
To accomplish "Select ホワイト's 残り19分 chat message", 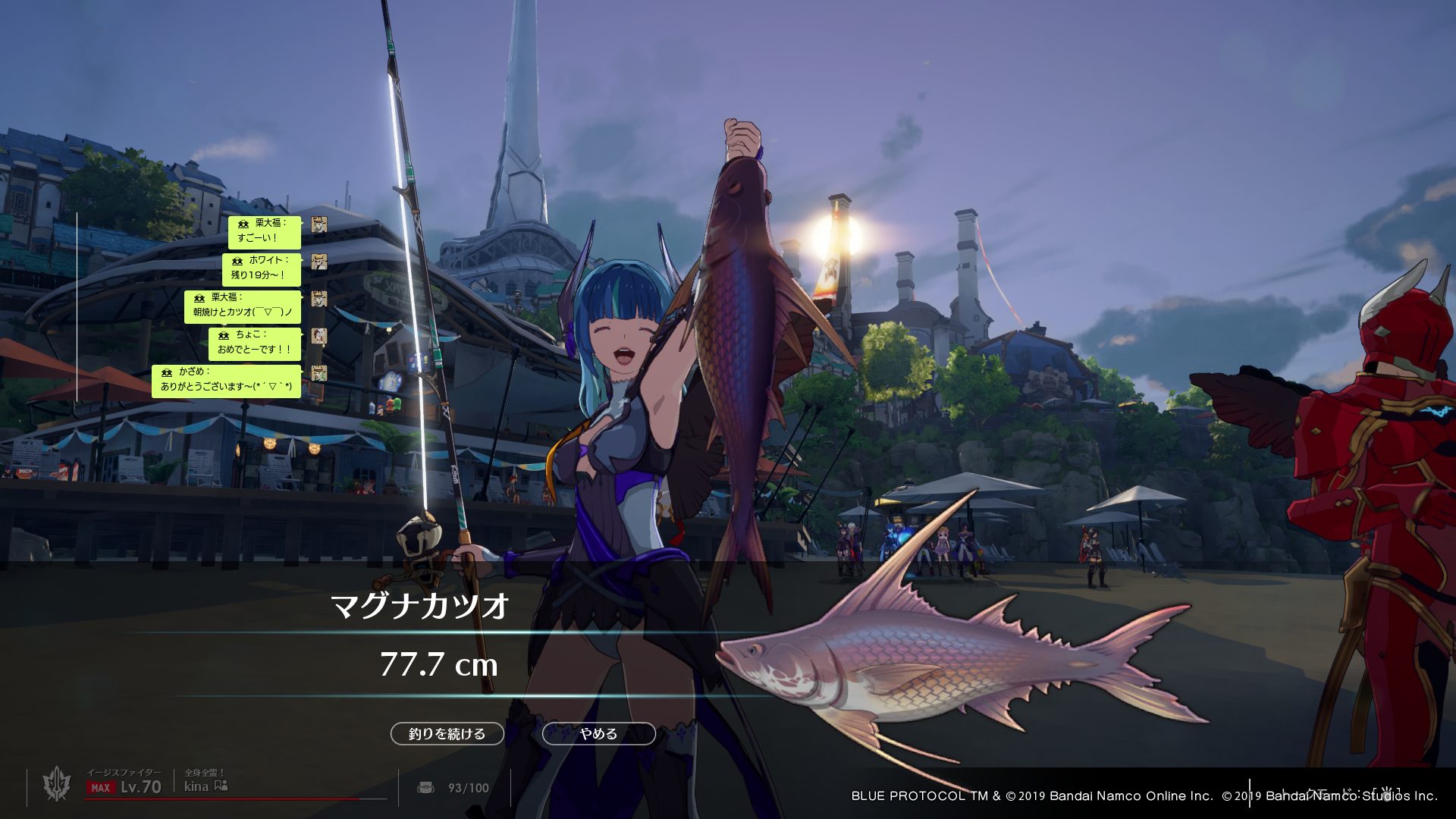I will click(x=261, y=268).
